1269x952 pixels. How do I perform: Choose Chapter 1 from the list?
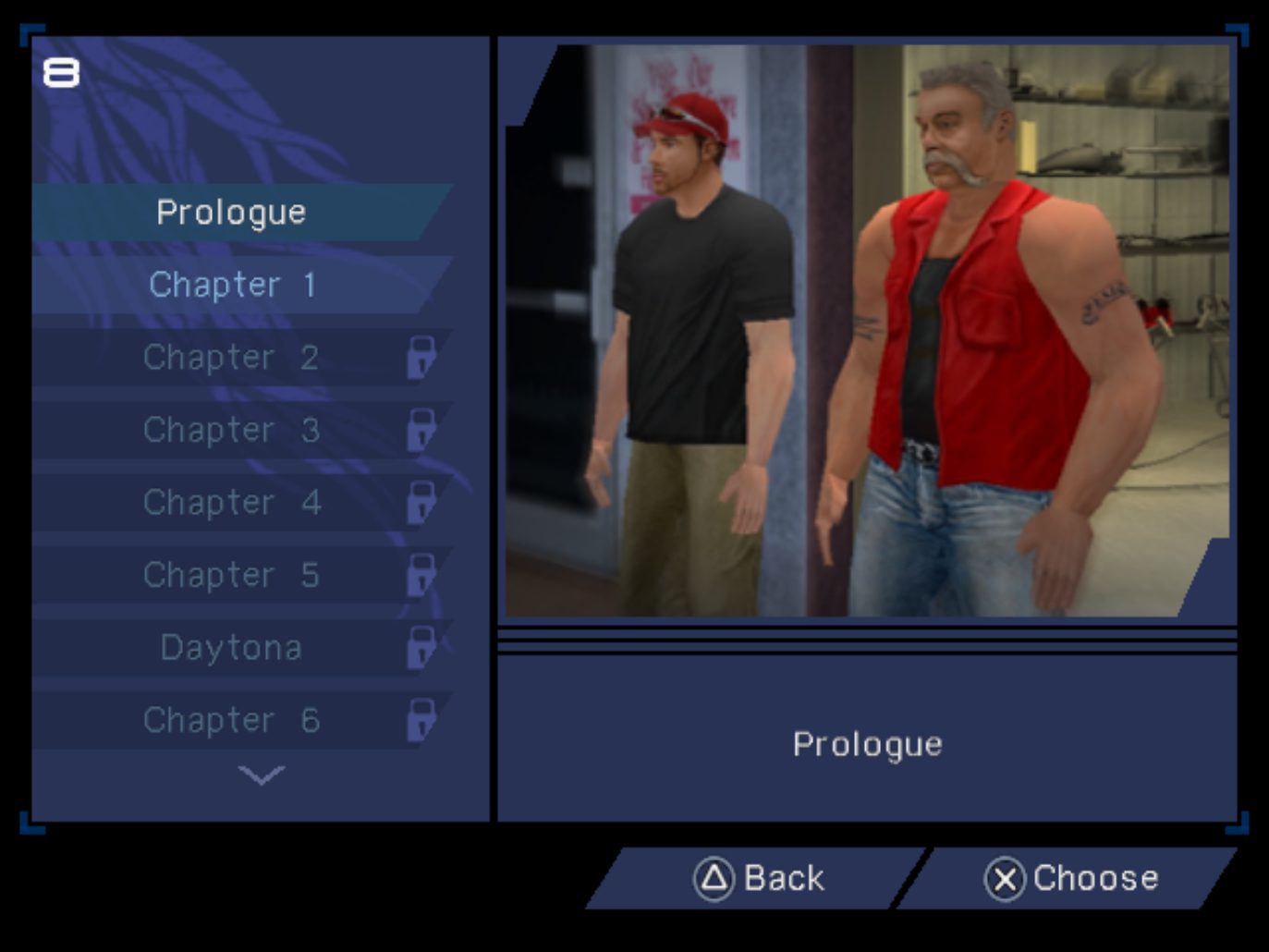pos(231,285)
